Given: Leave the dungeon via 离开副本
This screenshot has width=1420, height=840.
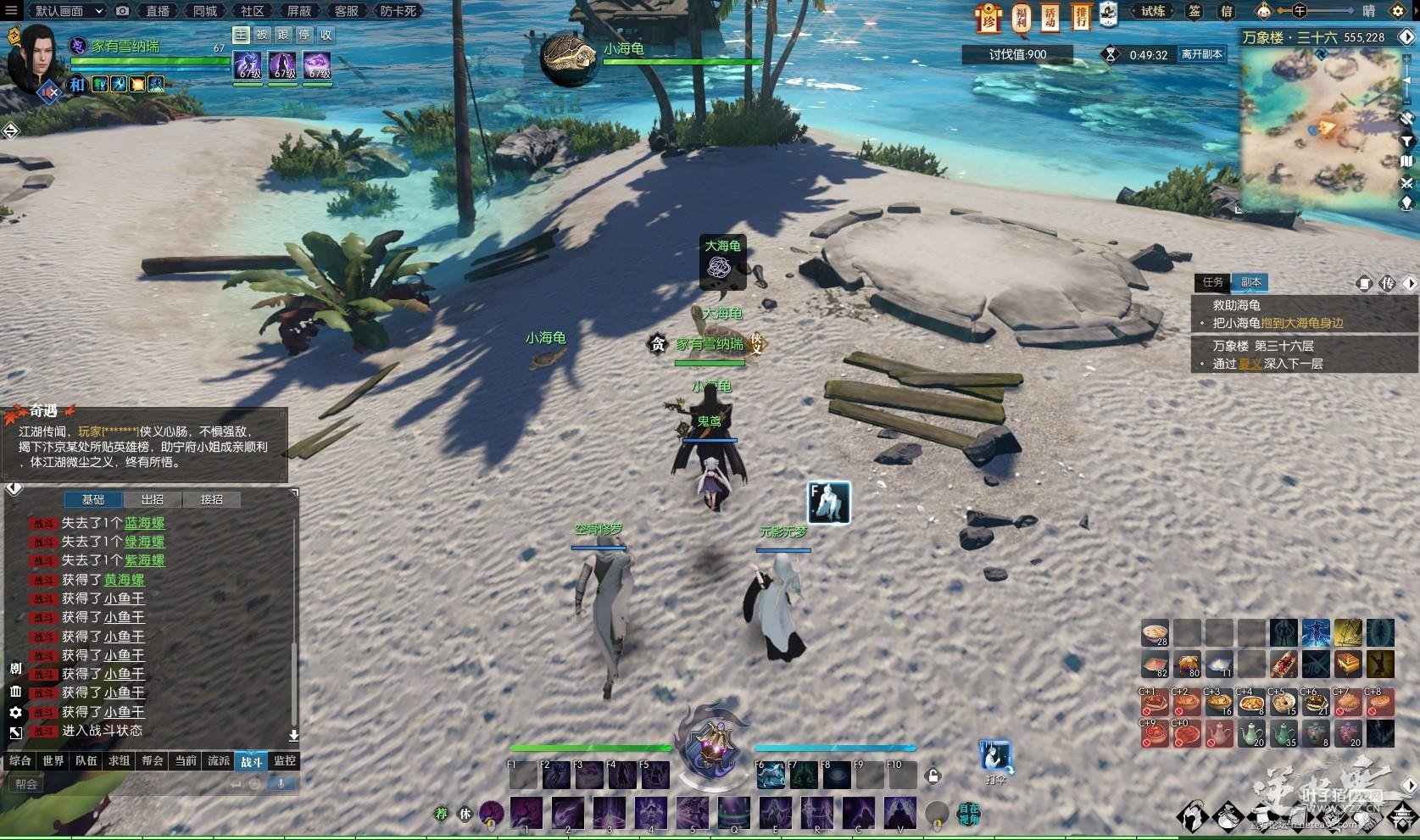Looking at the screenshot, I should pyautogui.click(x=1201, y=54).
